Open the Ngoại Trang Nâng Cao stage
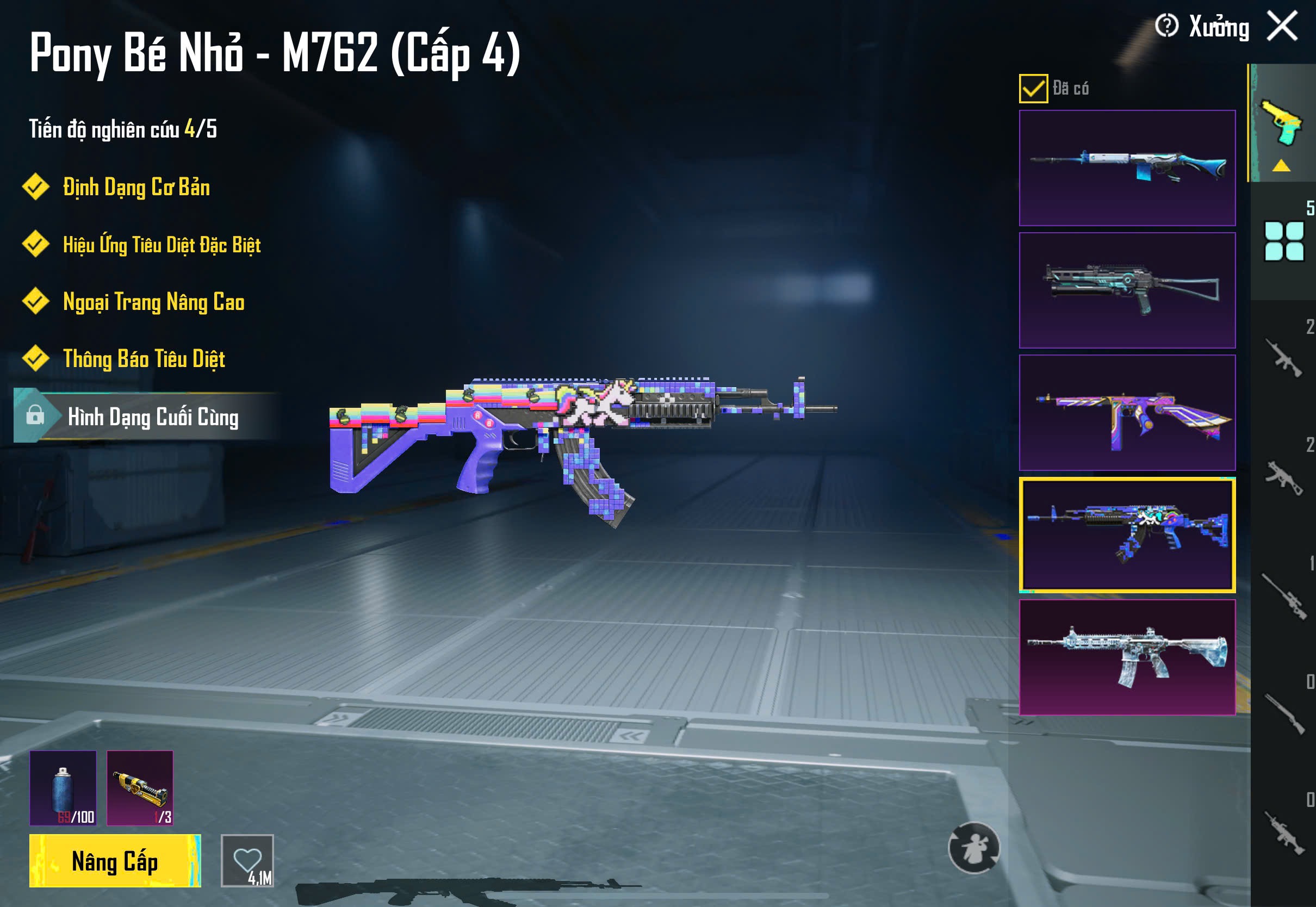This screenshot has height=907, width=1316. click(153, 302)
